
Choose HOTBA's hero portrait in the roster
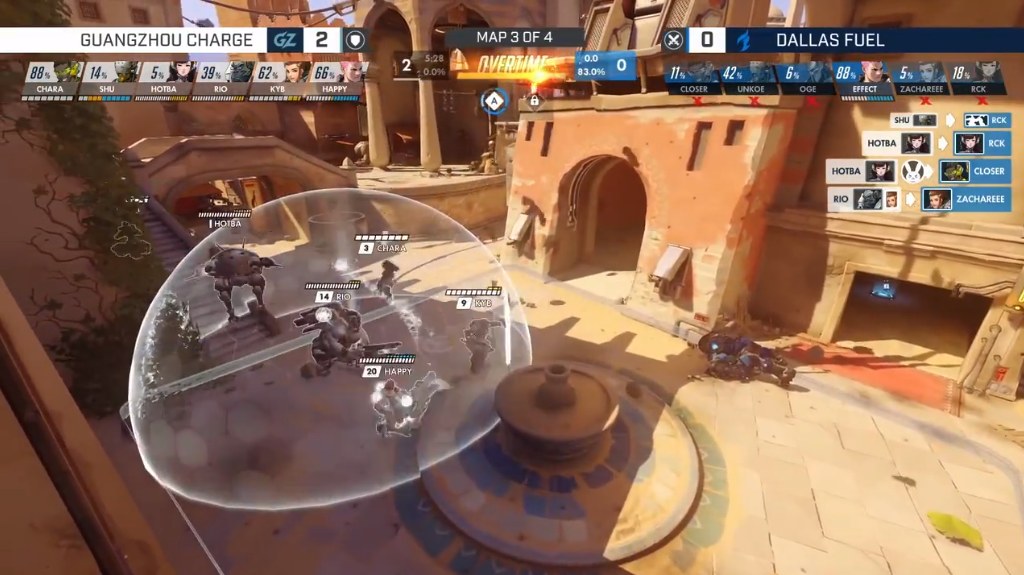click(182, 72)
